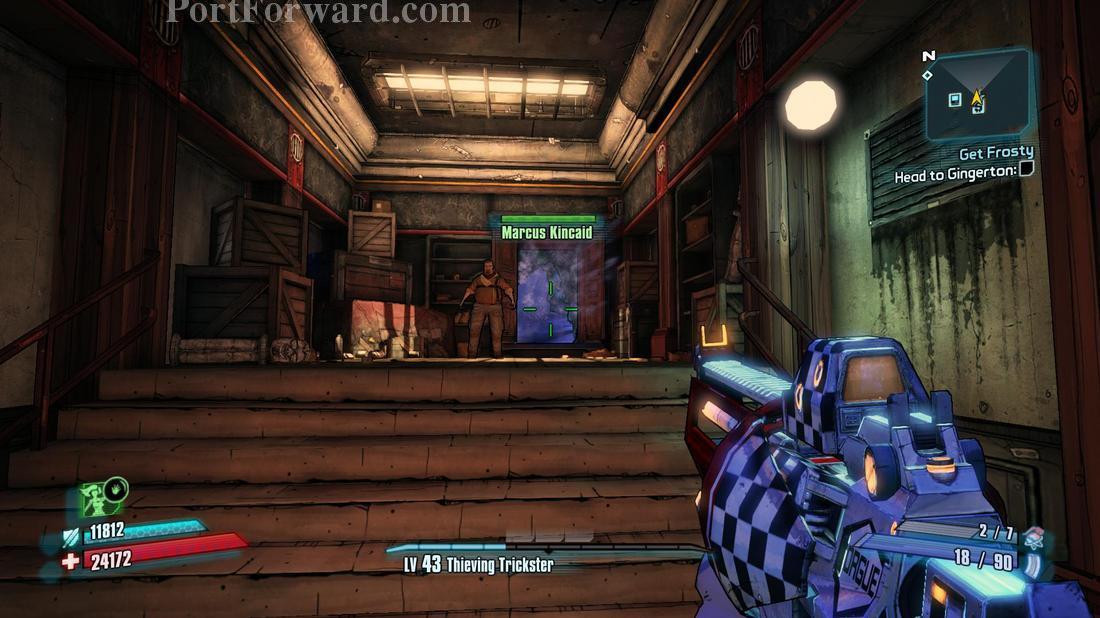This screenshot has width=1100, height=618.
Task: Select the grenade count icon
Action: [x=1034, y=535]
